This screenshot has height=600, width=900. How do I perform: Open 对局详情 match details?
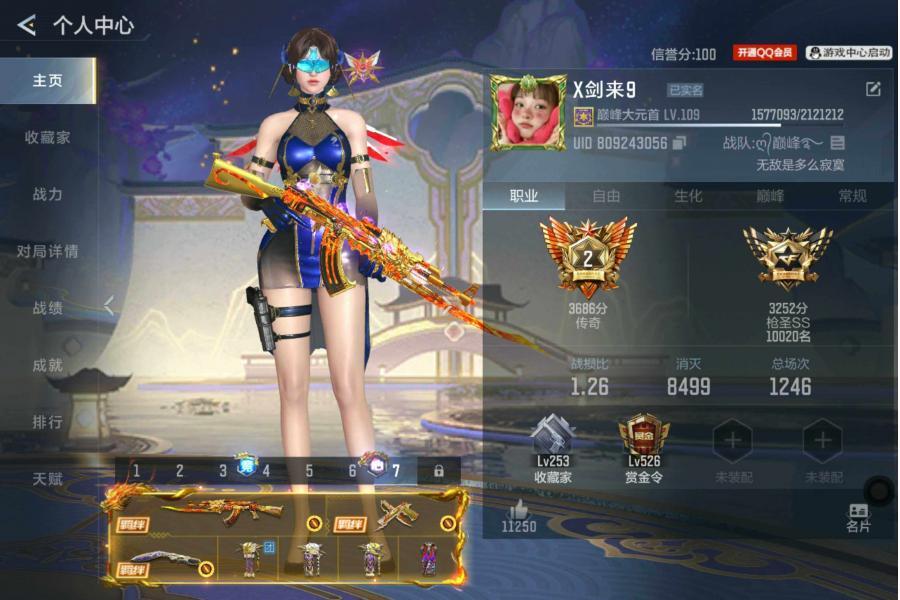pos(47,251)
